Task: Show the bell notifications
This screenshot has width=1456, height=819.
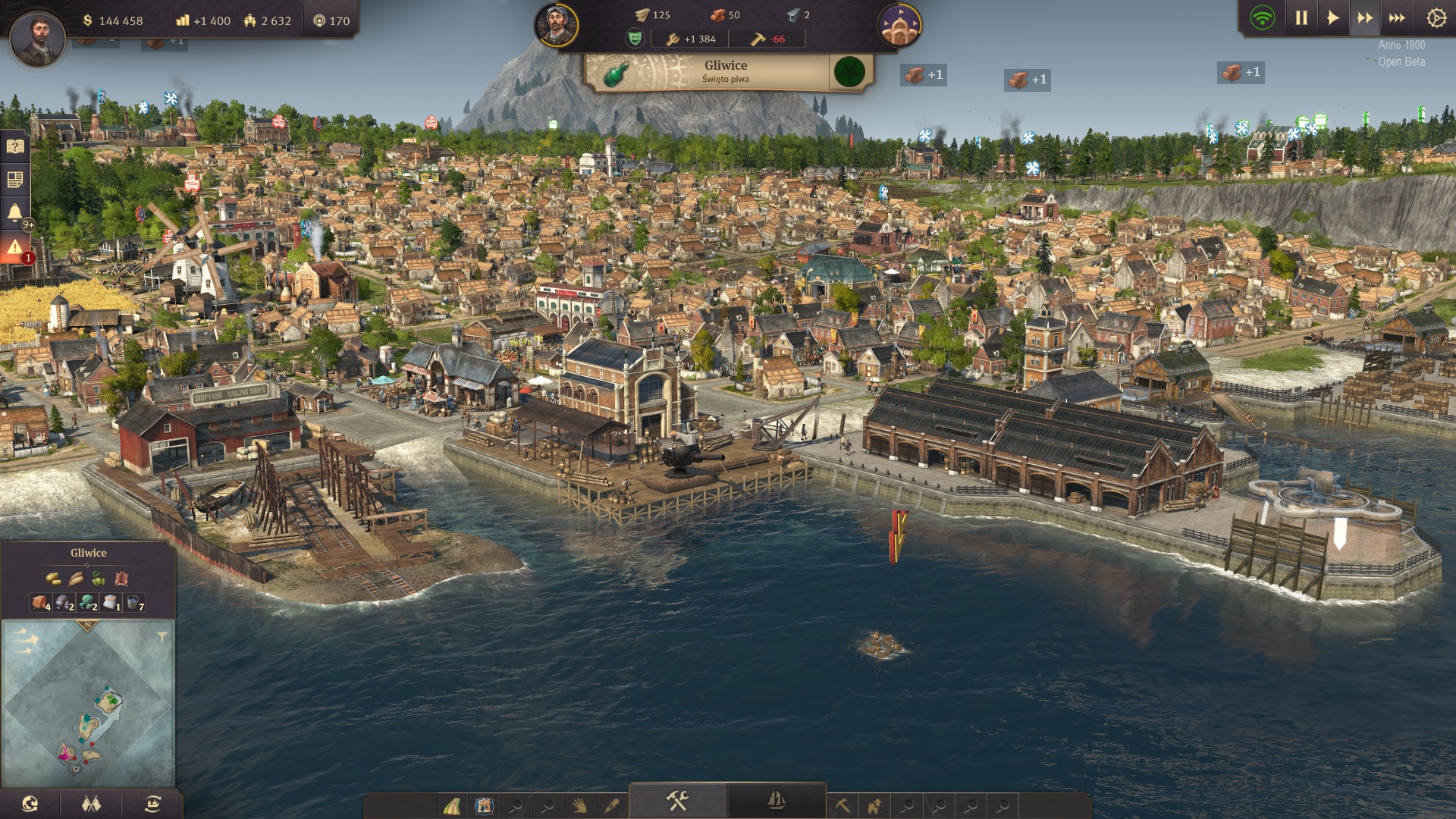Action: tap(15, 213)
